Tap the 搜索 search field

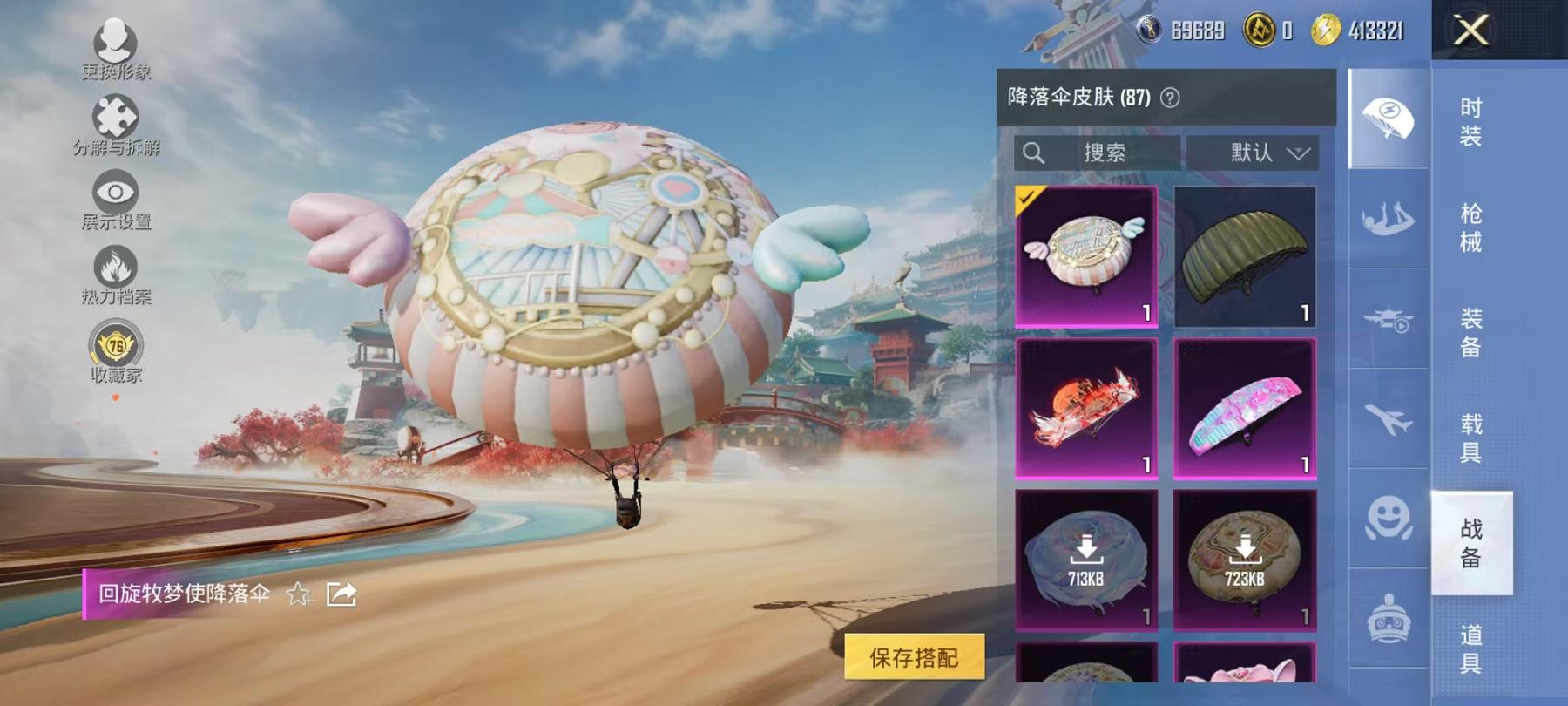[1098, 153]
